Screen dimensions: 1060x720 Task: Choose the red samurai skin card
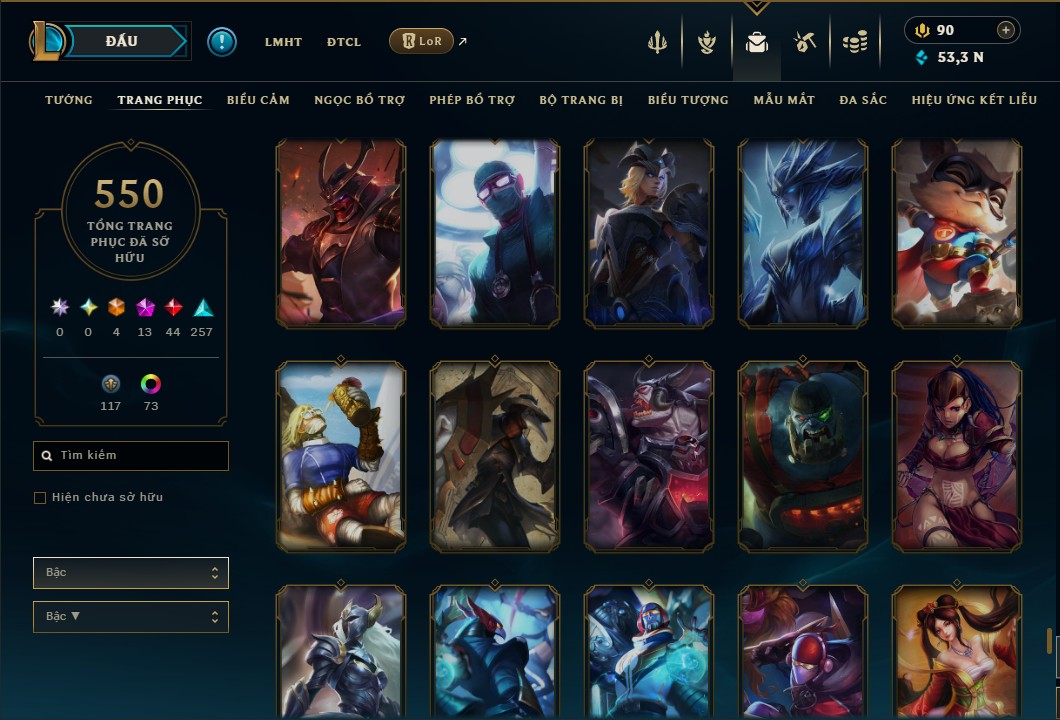(x=341, y=234)
